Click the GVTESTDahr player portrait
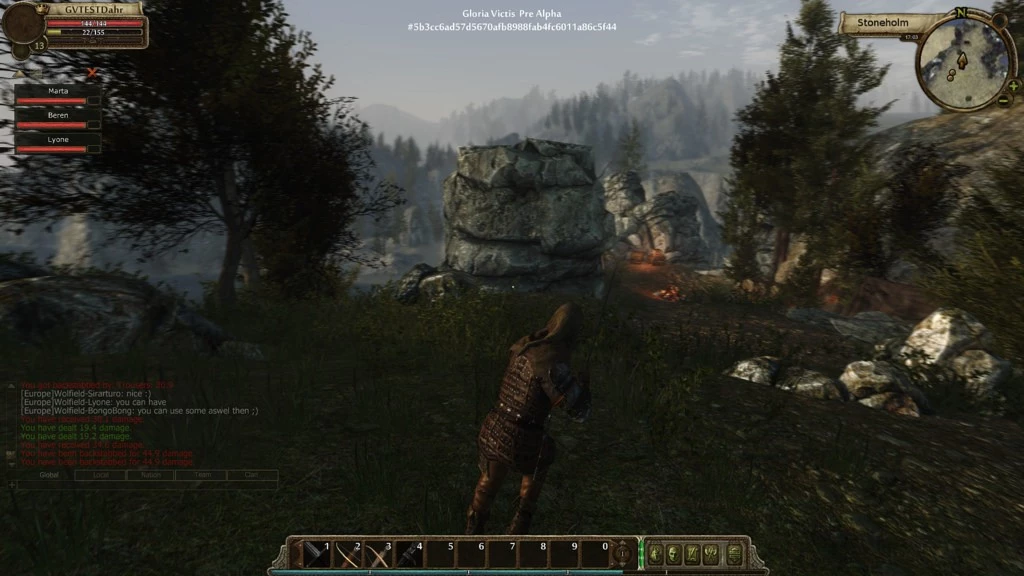Screen dimensions: 1024x576 [22, 25]
